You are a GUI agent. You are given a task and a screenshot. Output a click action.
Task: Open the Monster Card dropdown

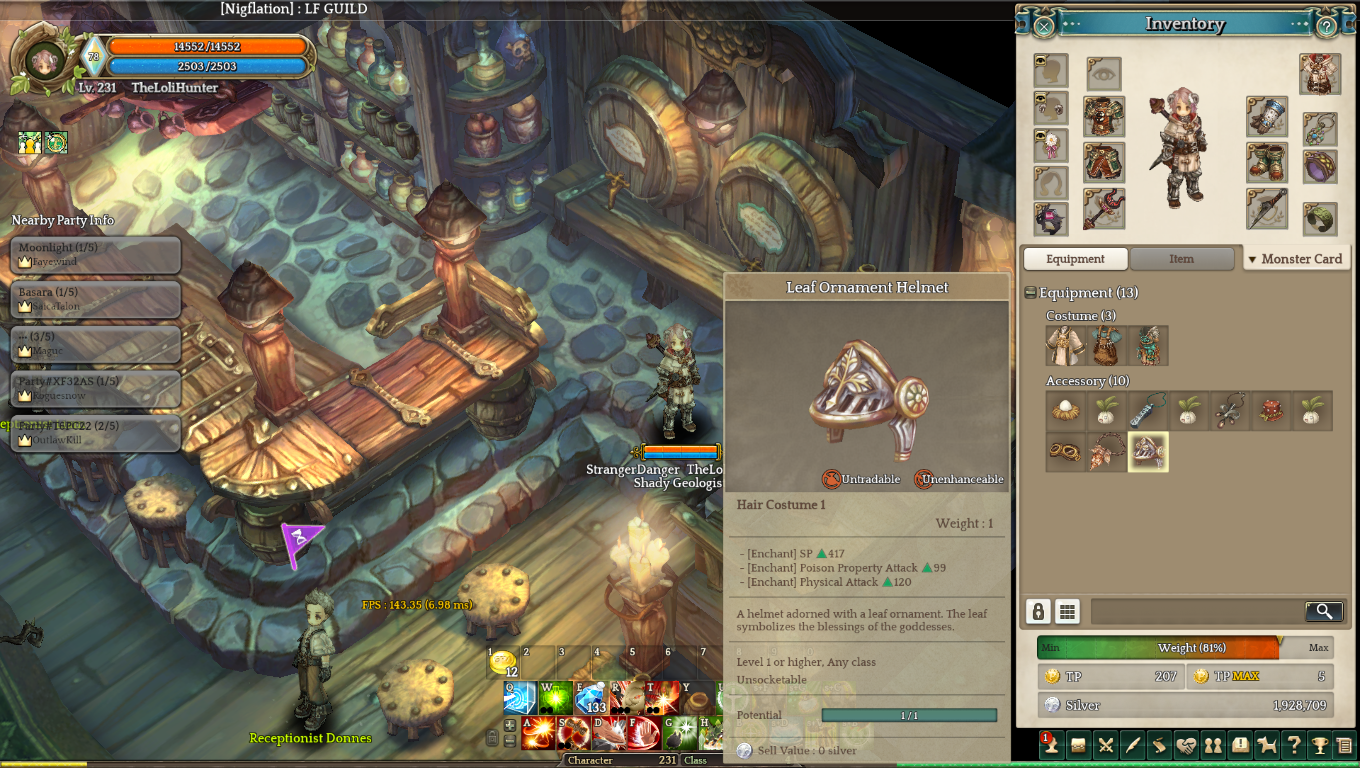pos(1295,259)
